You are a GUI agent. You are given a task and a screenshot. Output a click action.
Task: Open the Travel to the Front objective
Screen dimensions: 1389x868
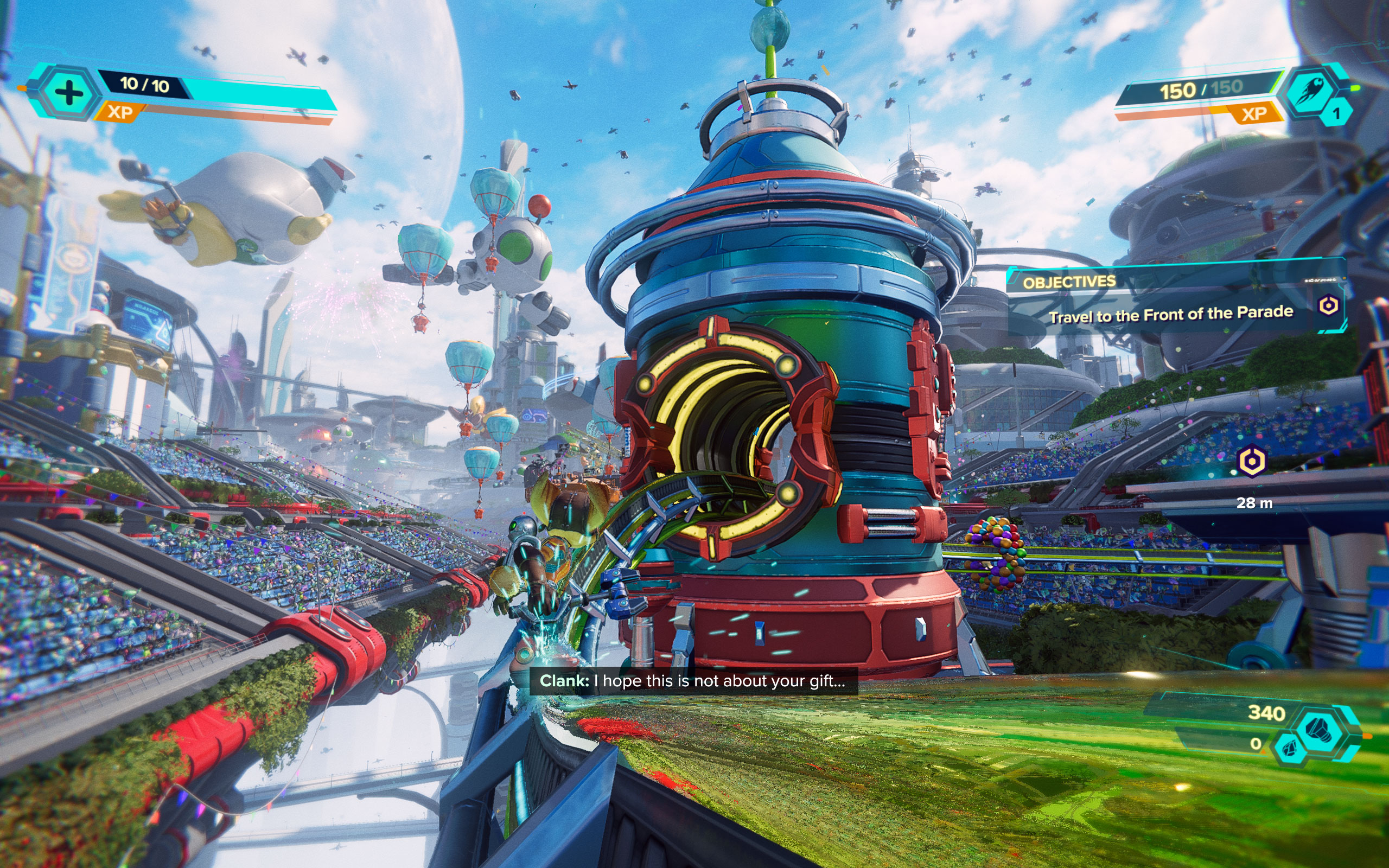pos(1170,315)
